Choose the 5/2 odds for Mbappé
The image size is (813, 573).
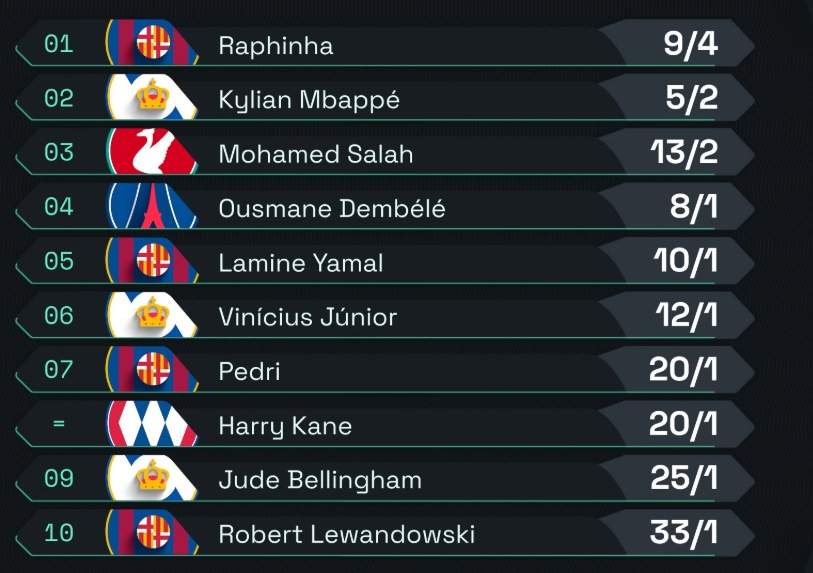690,99
